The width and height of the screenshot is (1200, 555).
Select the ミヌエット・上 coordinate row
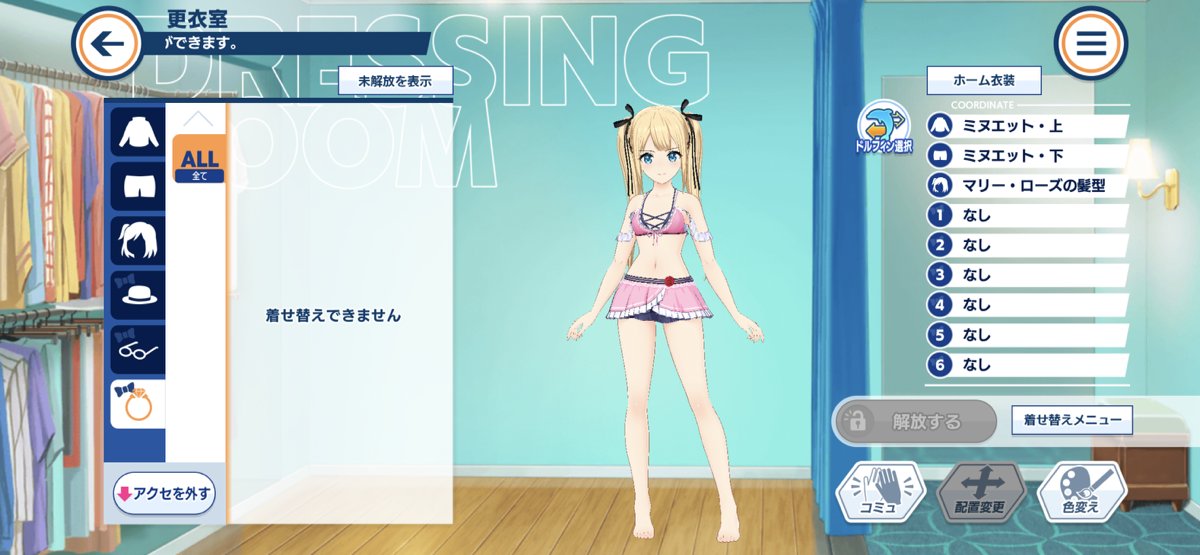coord(1027,126)
